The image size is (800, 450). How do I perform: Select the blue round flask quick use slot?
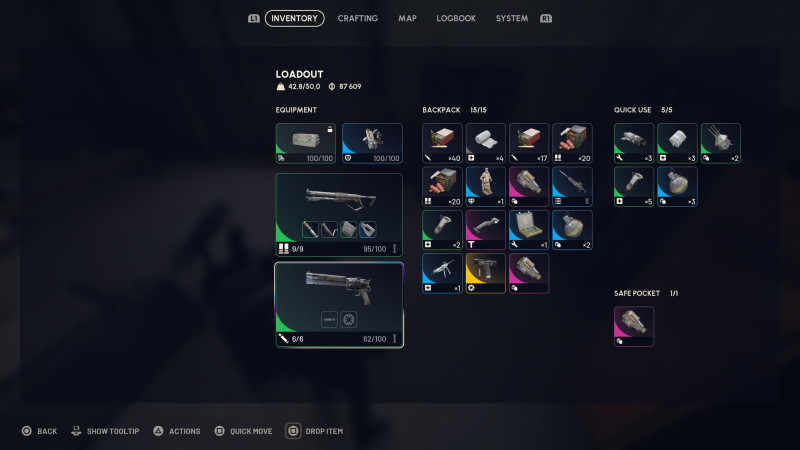click(x=677, y=186)
